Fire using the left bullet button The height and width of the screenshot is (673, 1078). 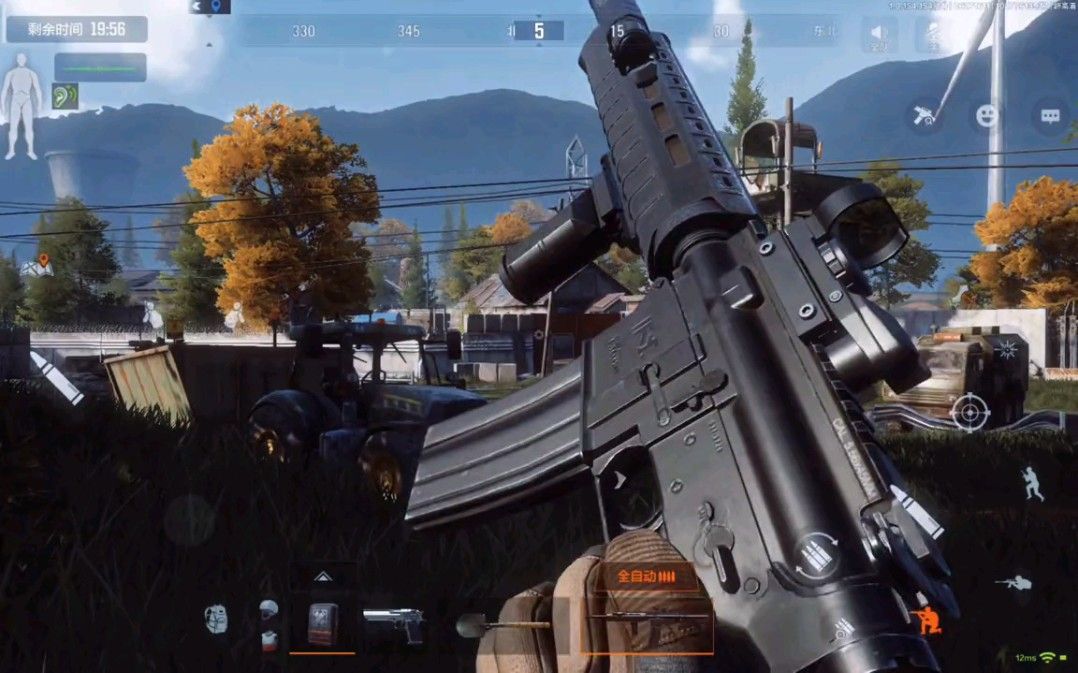point(57,377)
